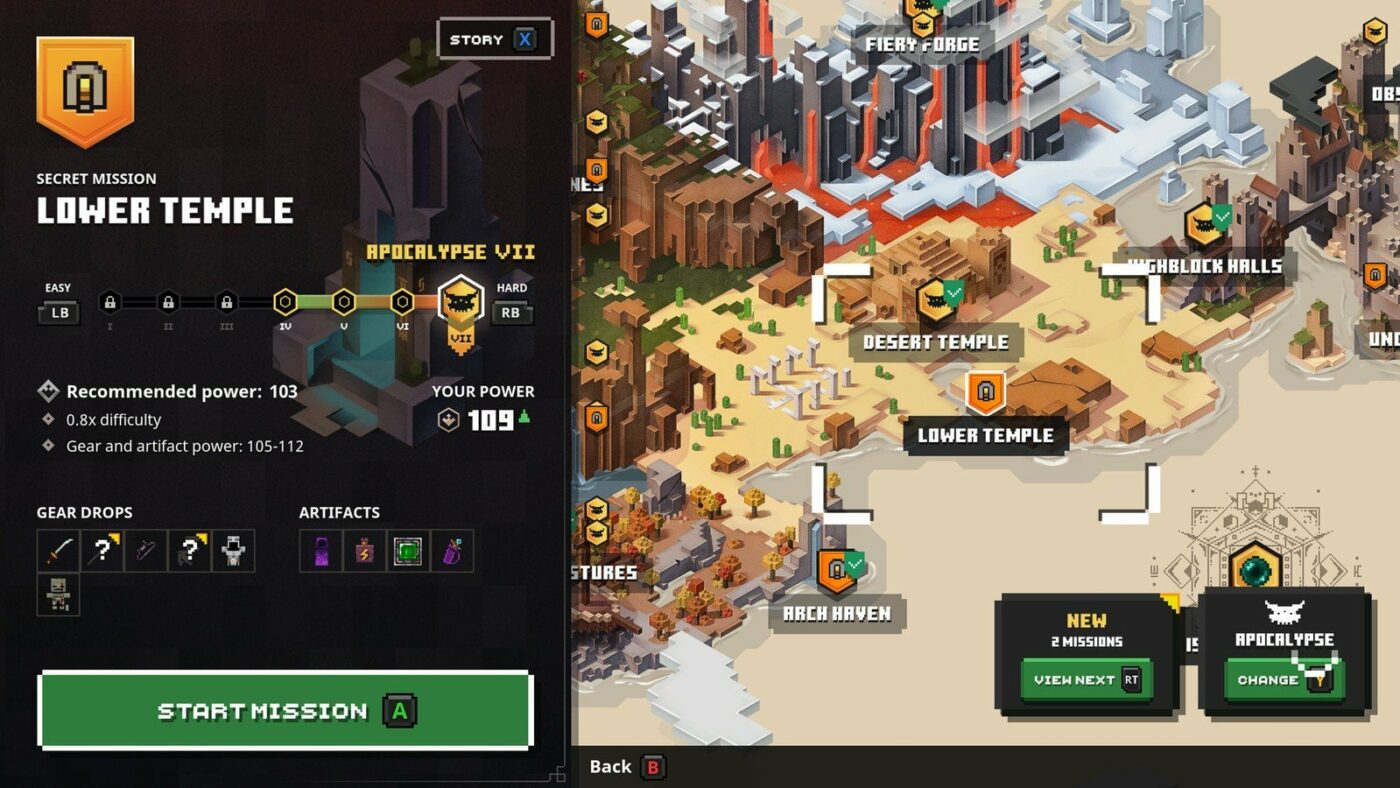1400x788 pixels.
Task: View the skeleton-patterned armor gear drop
Action: [58, 595]
